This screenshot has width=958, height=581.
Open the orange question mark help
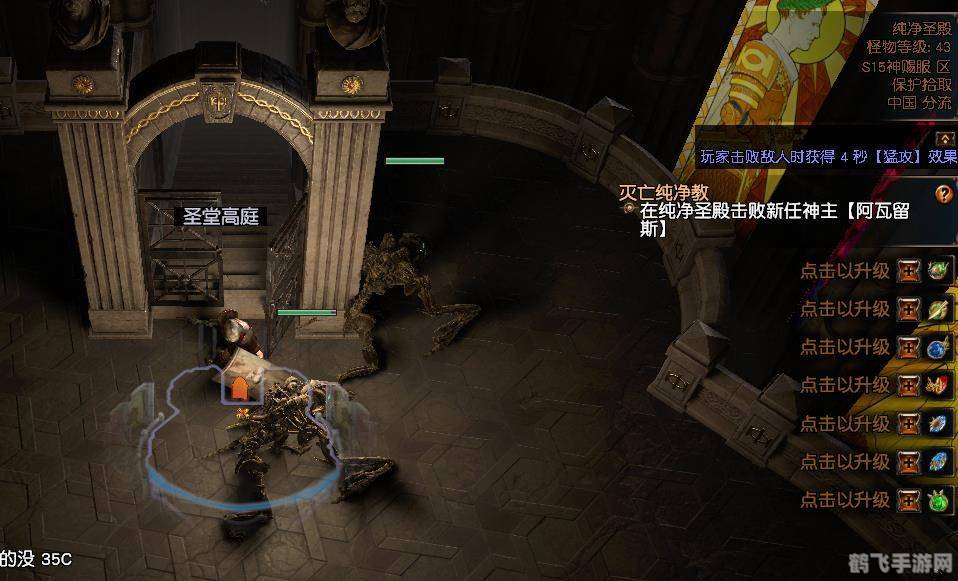pos(943,194)
